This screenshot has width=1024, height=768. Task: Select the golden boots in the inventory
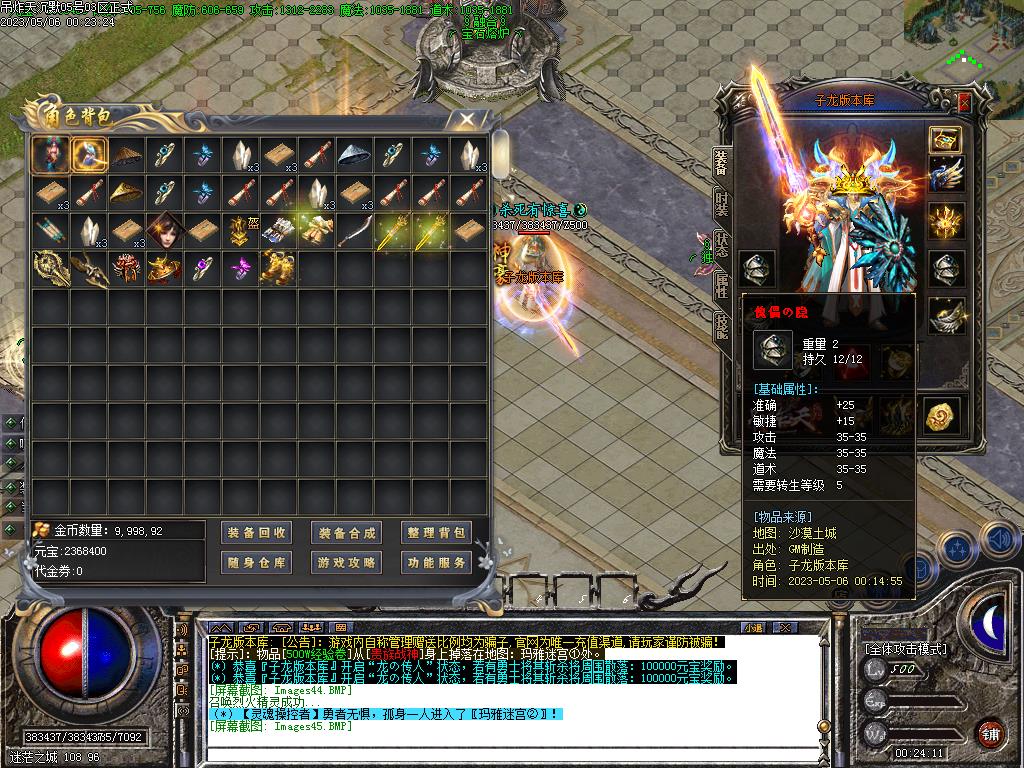[277, 268]
